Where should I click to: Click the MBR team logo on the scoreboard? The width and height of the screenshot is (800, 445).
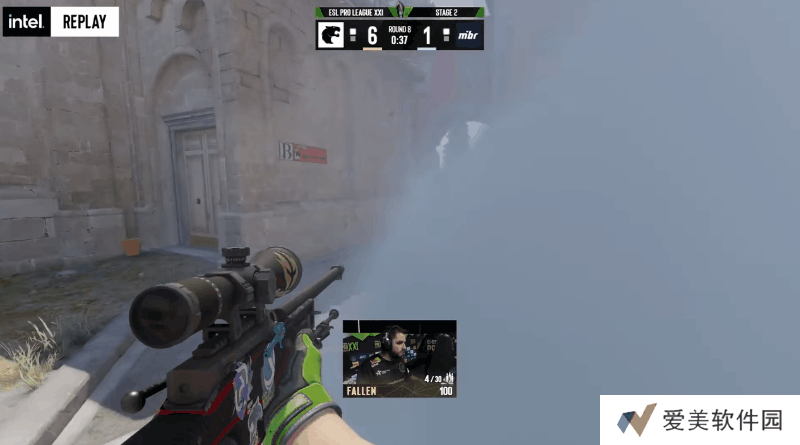coord(467,35)
